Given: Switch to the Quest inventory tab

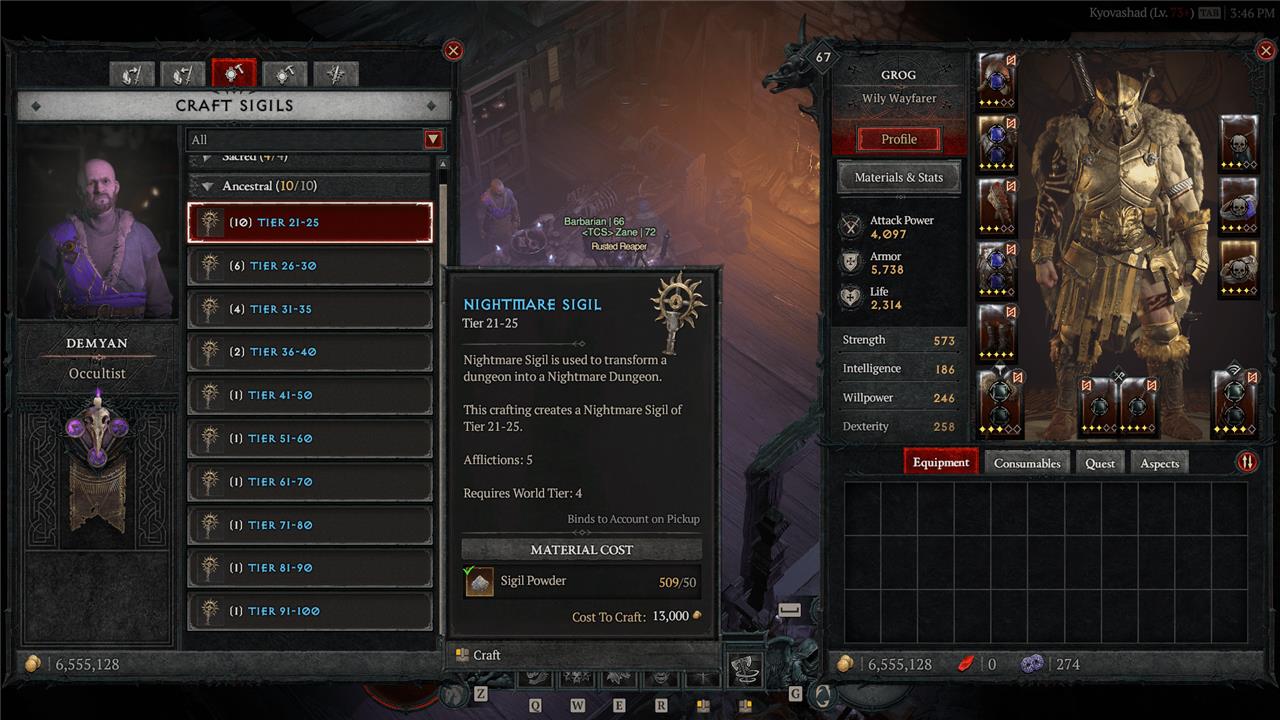Looking at the screenshot, I should (1100, 463).
